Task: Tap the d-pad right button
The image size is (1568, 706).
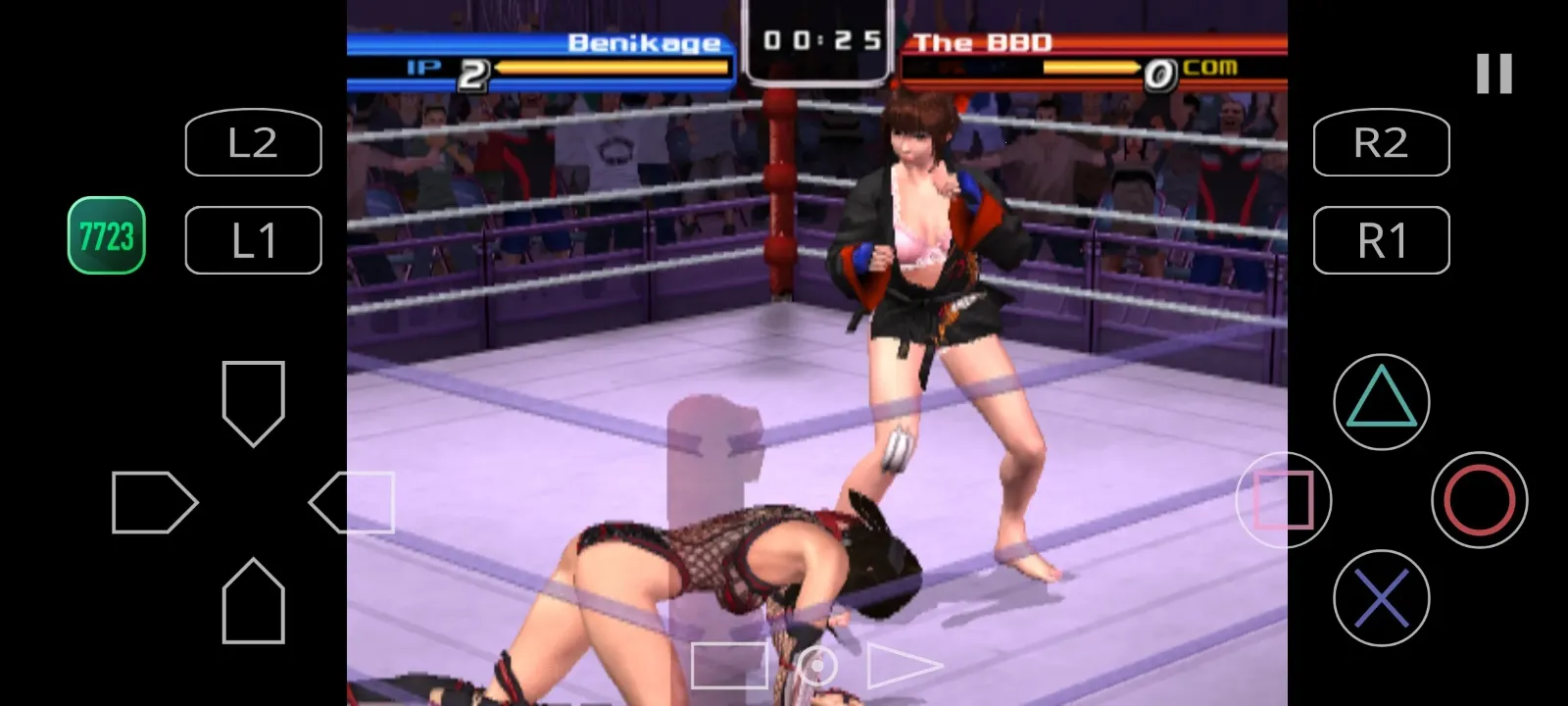Action: pyautogui.click(x=353, y=502)
